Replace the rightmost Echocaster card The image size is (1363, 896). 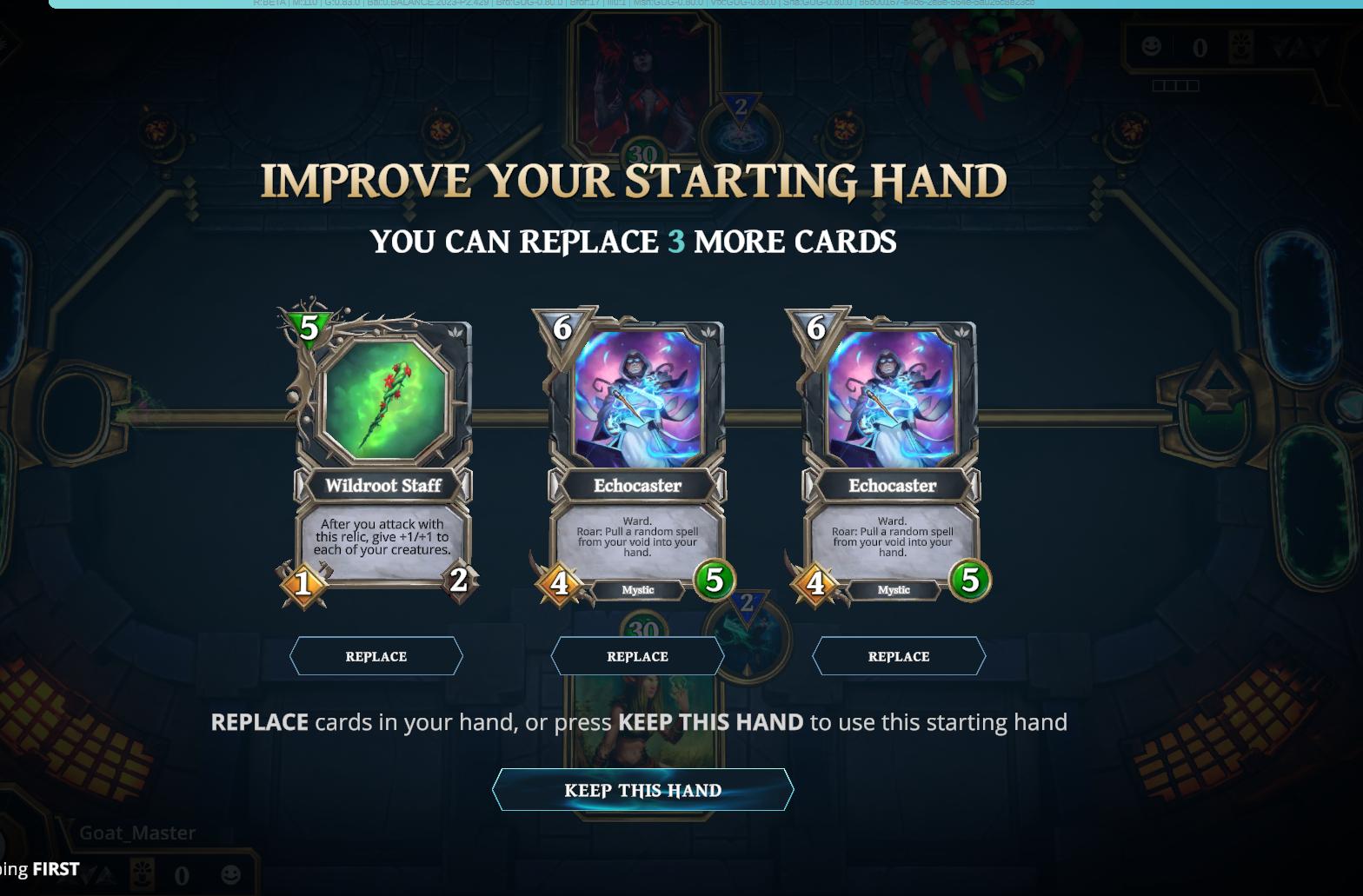899,656
